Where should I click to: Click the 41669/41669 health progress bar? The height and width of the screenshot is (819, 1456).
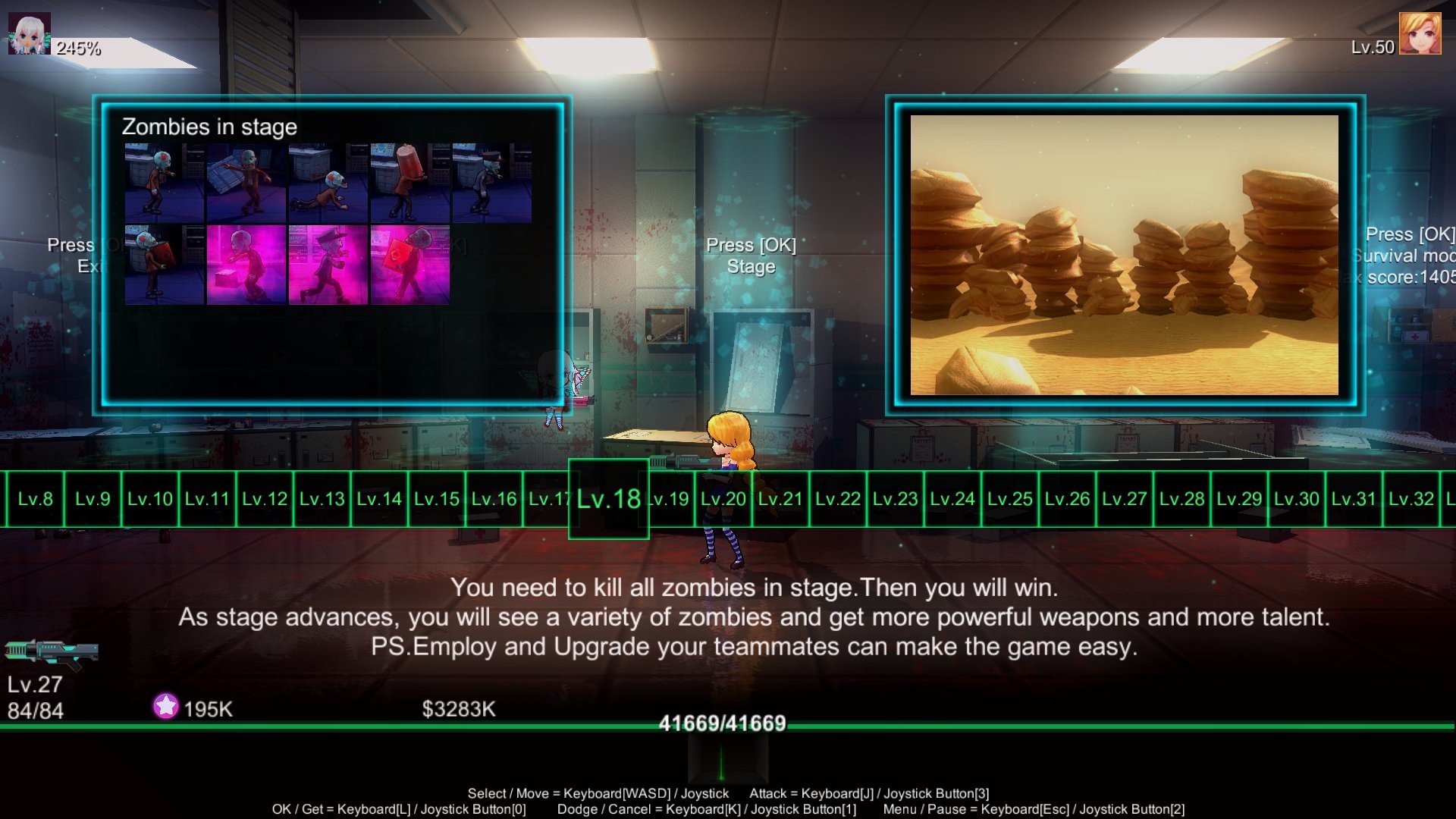tap(720, 723)
